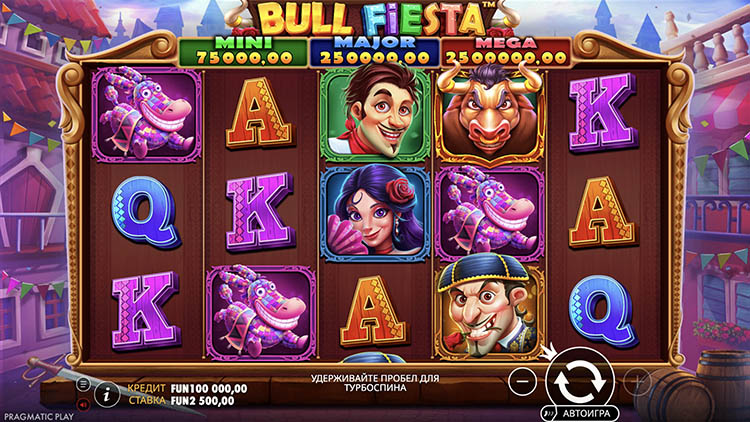Open the Автоигра autoplay settings
This screenshot has width=750, height=422.
click(x=581, y=412)
